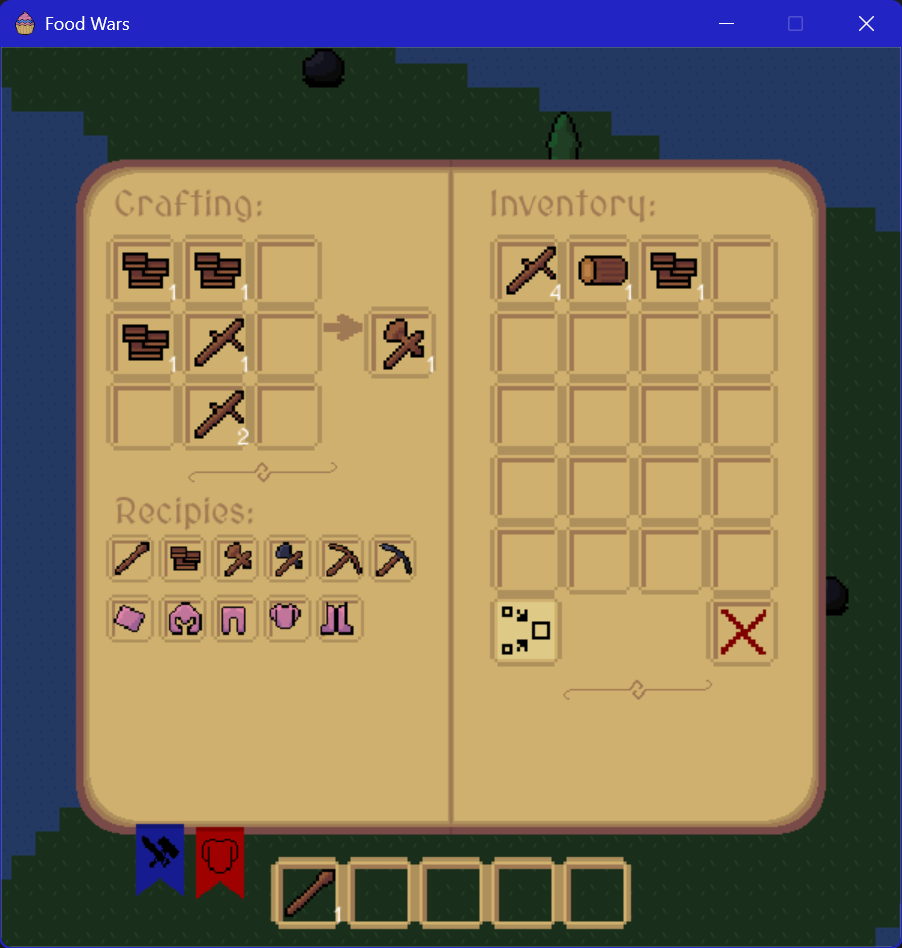This screenshot has height=948, width=902.
Task: Select the wood planks in the inventory
Action: [x=674, y=270]
